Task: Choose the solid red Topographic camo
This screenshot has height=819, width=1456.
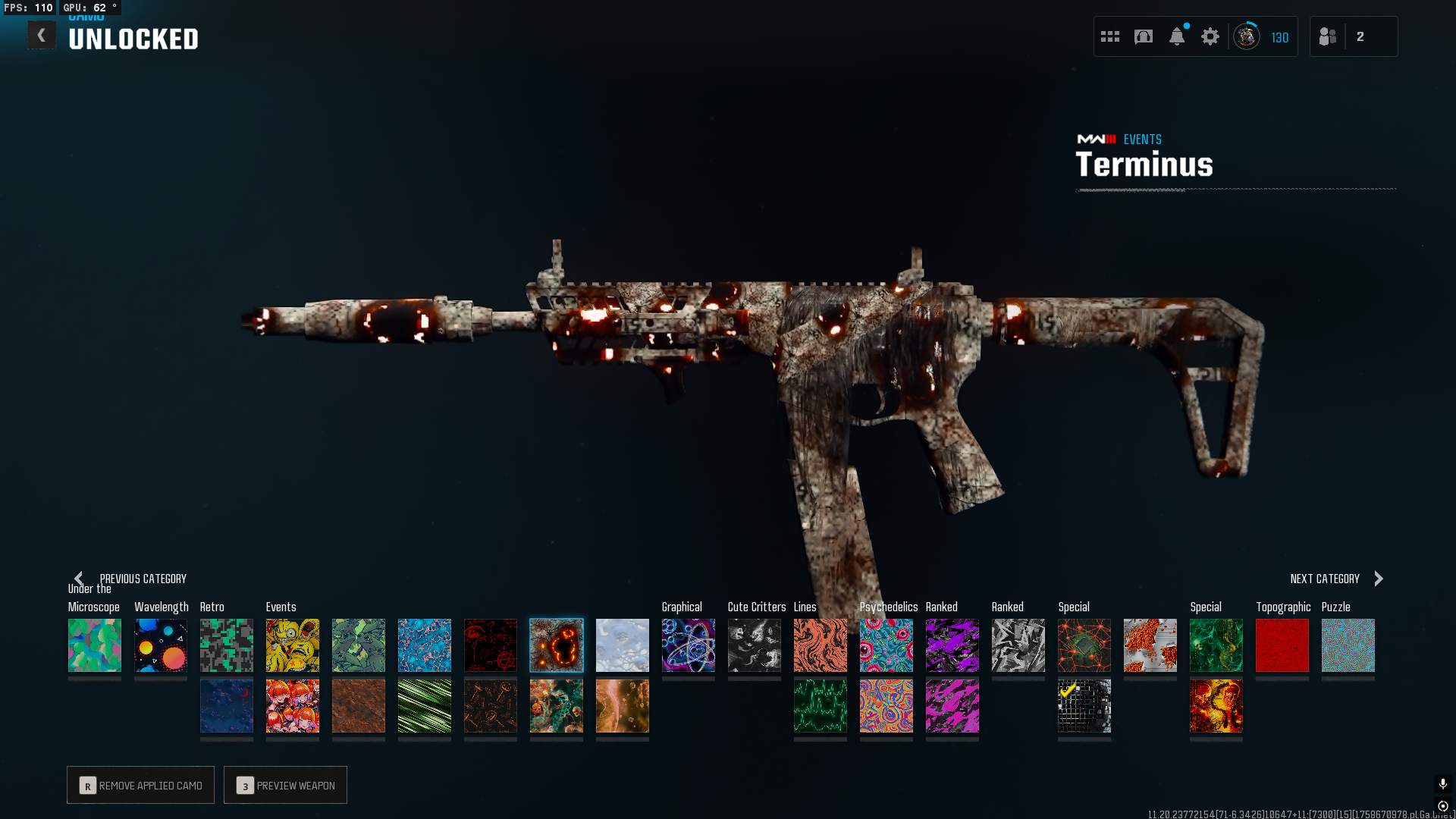Action: 1282,645
